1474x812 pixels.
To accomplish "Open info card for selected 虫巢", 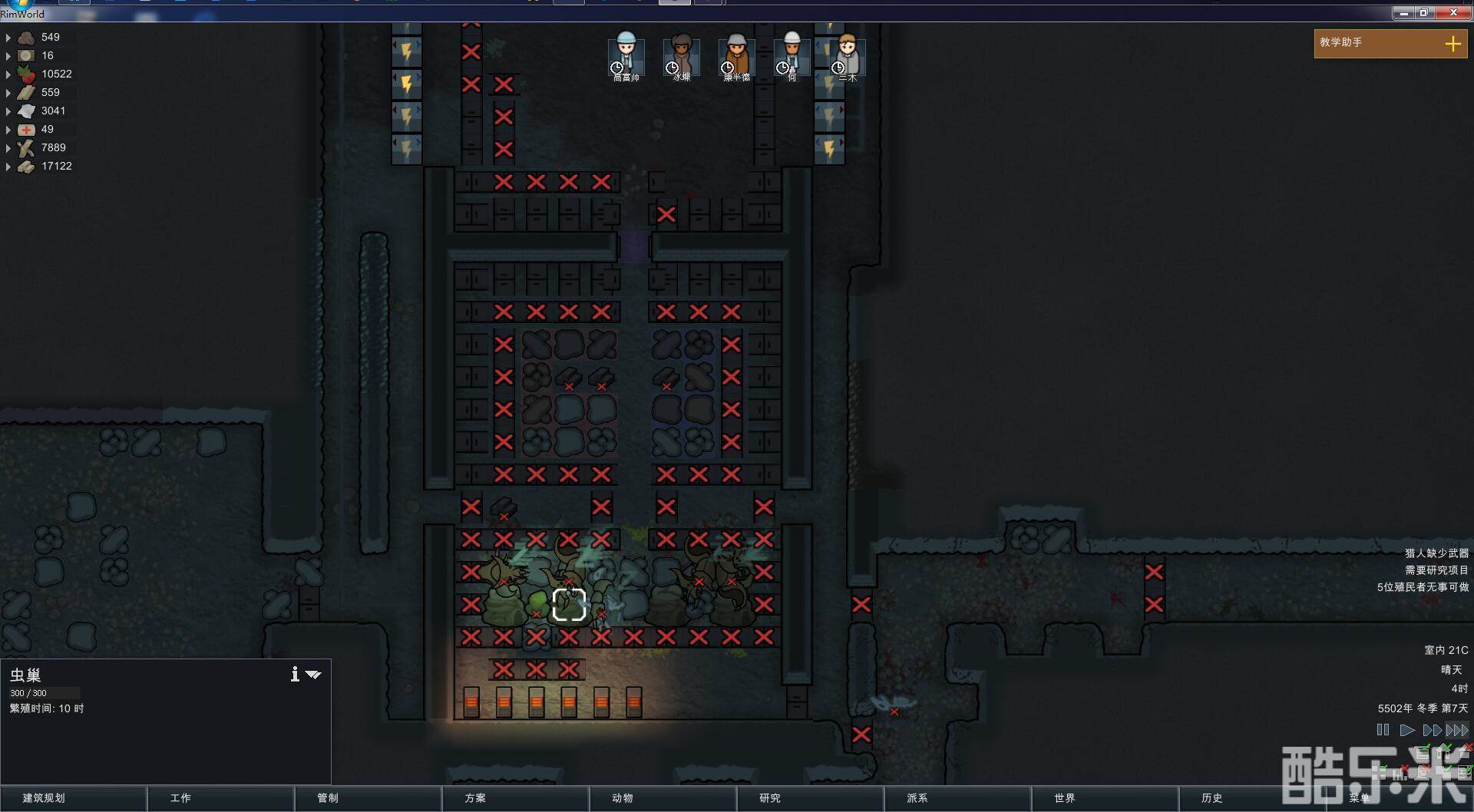I will tap(295, 674).
